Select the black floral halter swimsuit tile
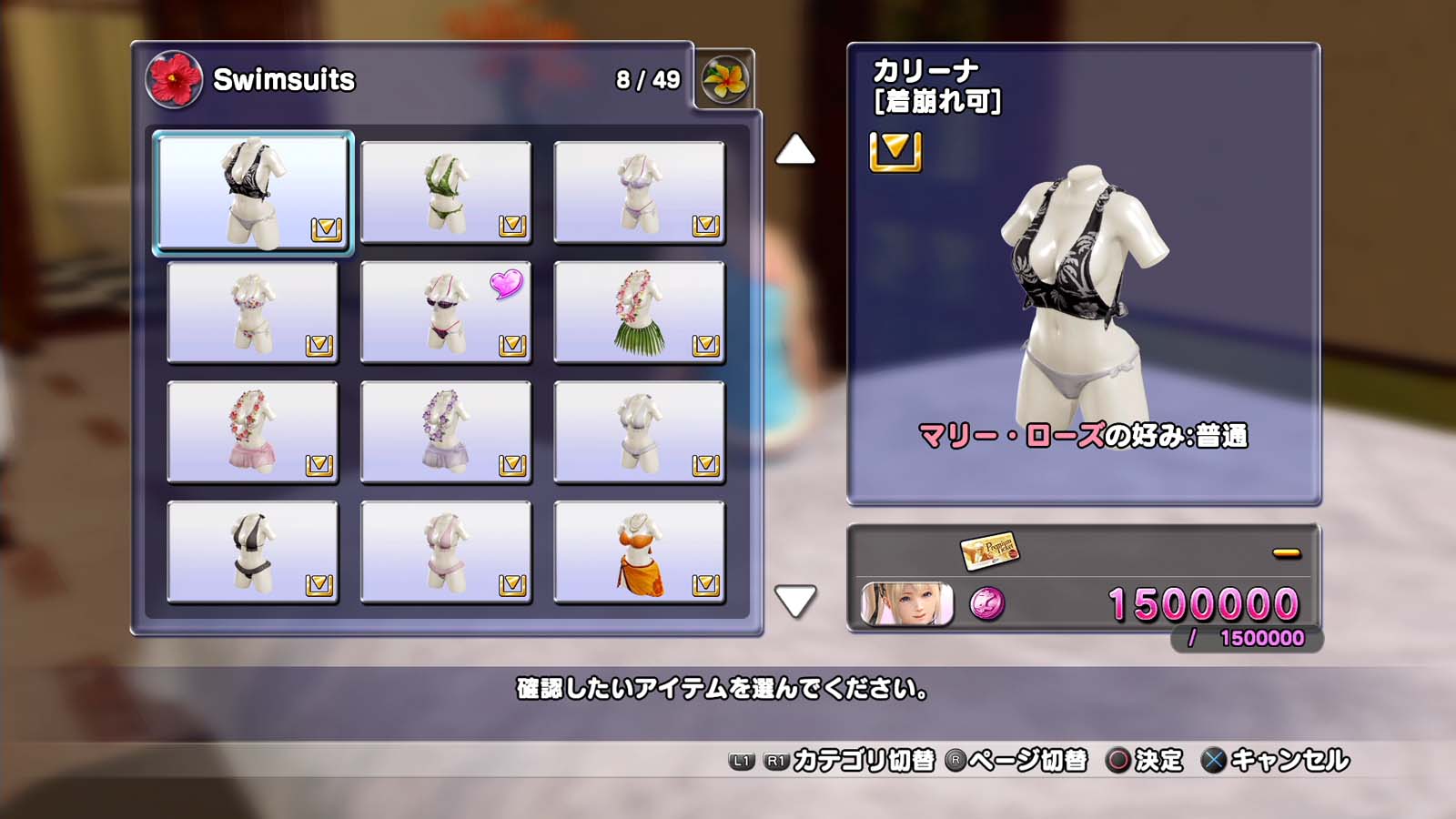1456x819 pixels. point(253,191)
